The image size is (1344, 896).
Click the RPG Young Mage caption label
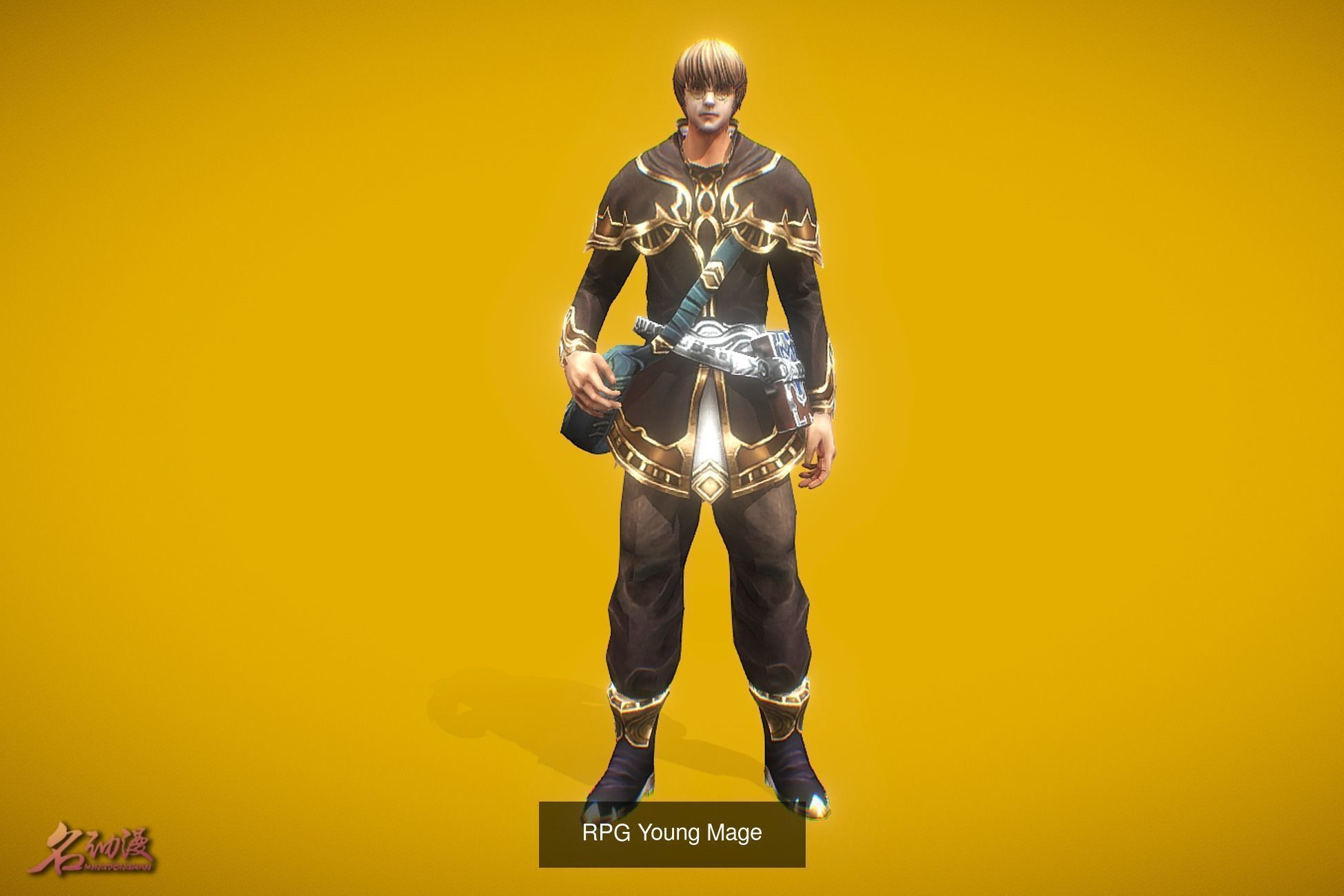pyautogui.click(x=671, y=833)
